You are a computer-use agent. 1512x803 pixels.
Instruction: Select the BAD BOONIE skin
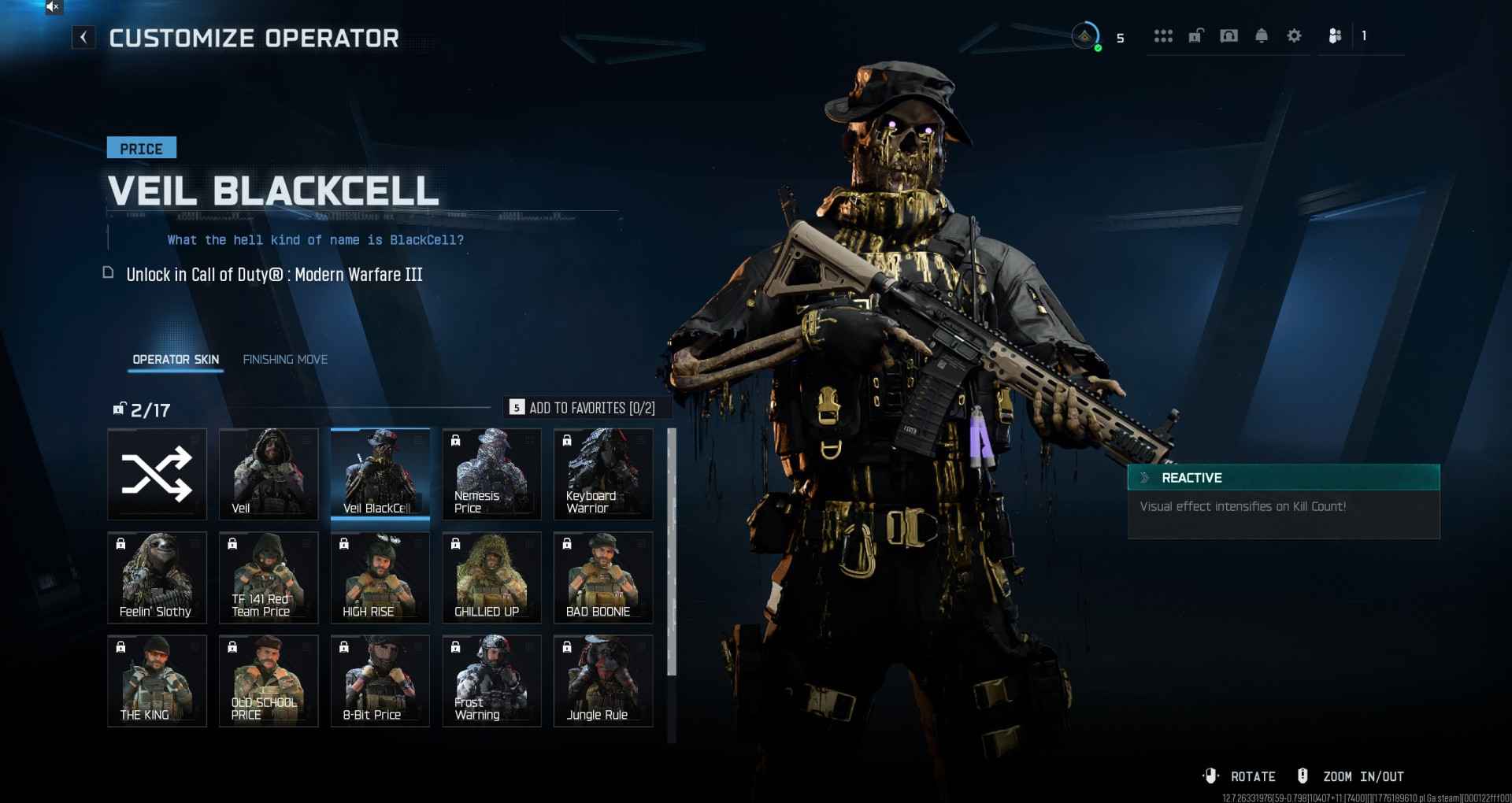click(603, 577)
